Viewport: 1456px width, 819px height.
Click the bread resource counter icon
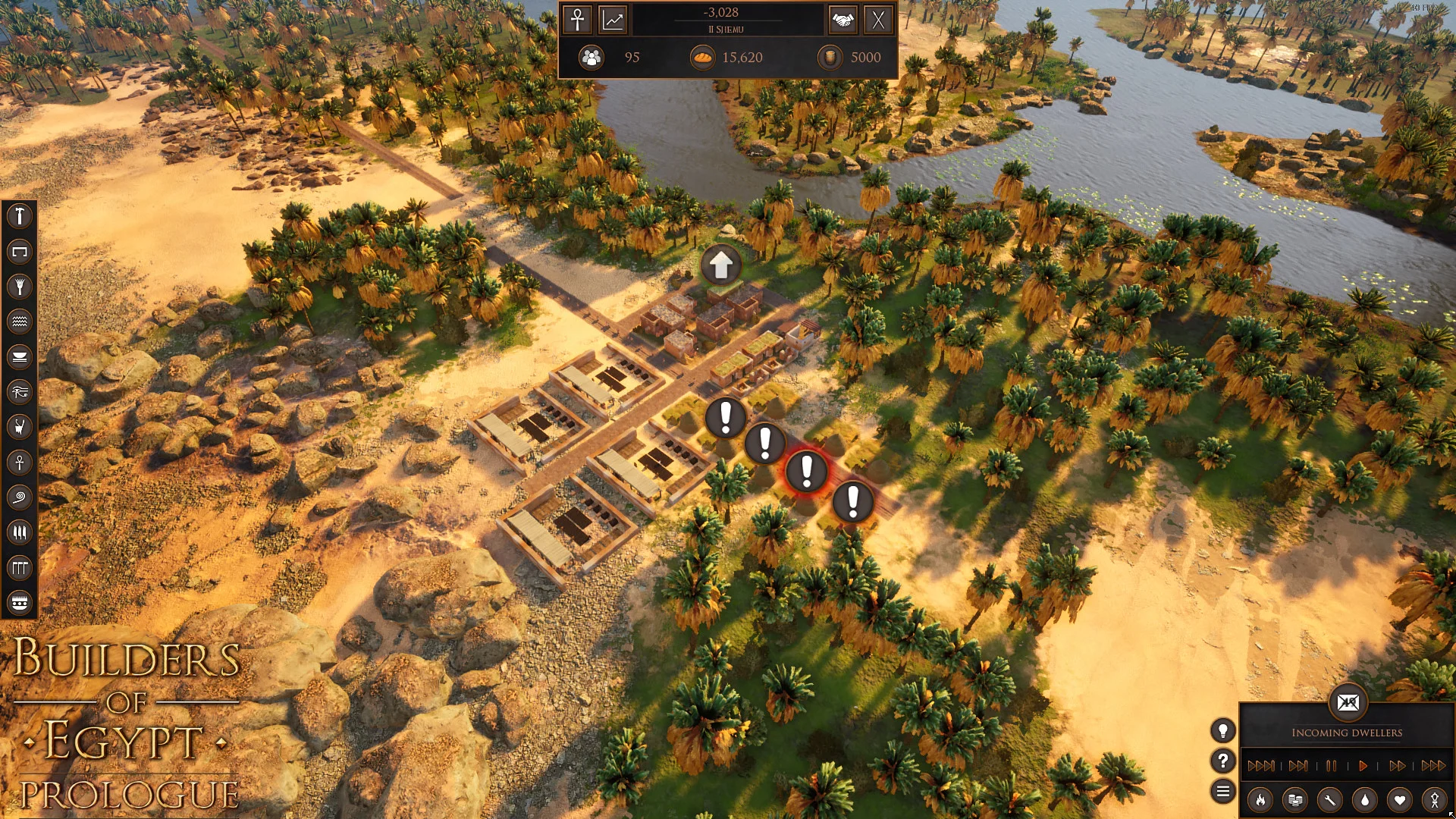[x=701, y=58]
